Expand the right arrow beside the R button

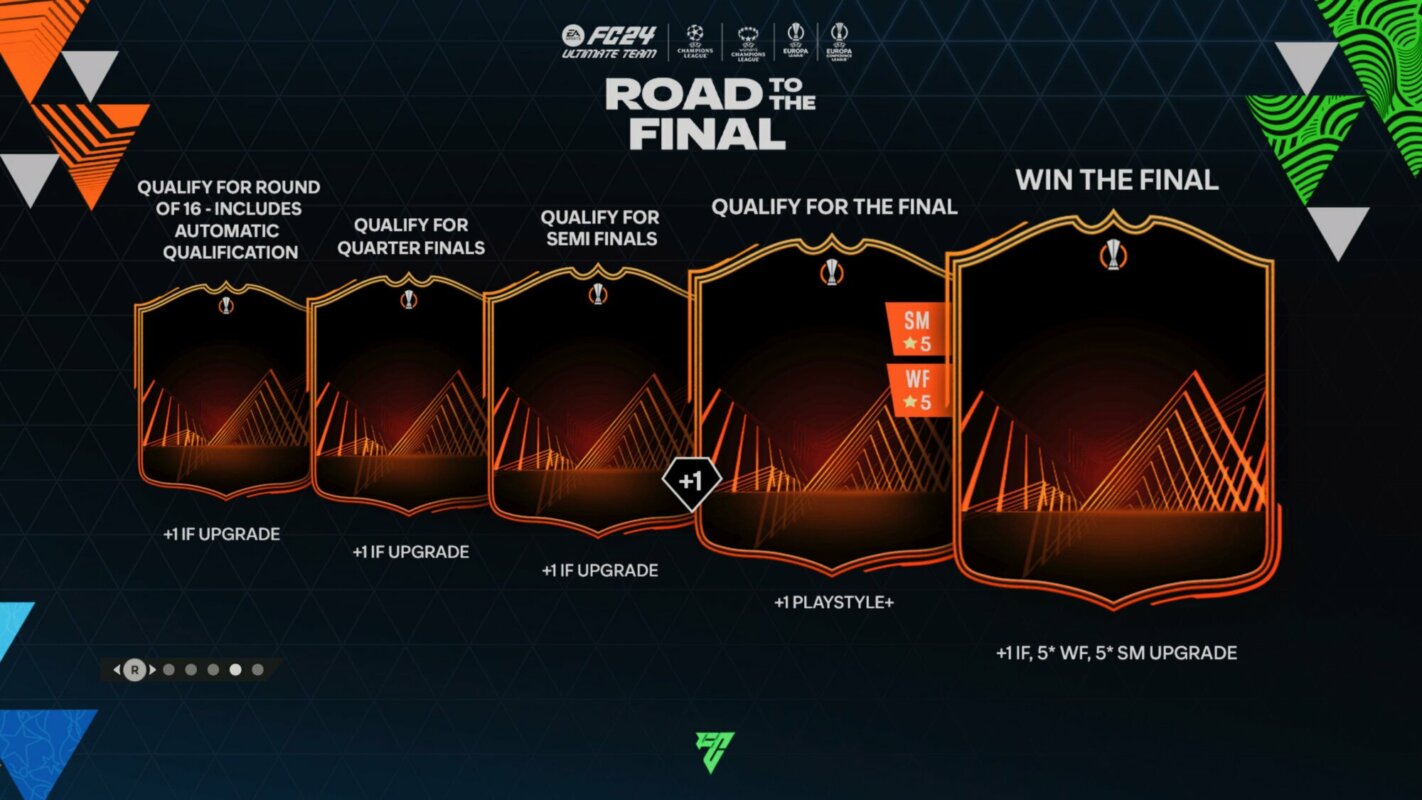point(153,669)
